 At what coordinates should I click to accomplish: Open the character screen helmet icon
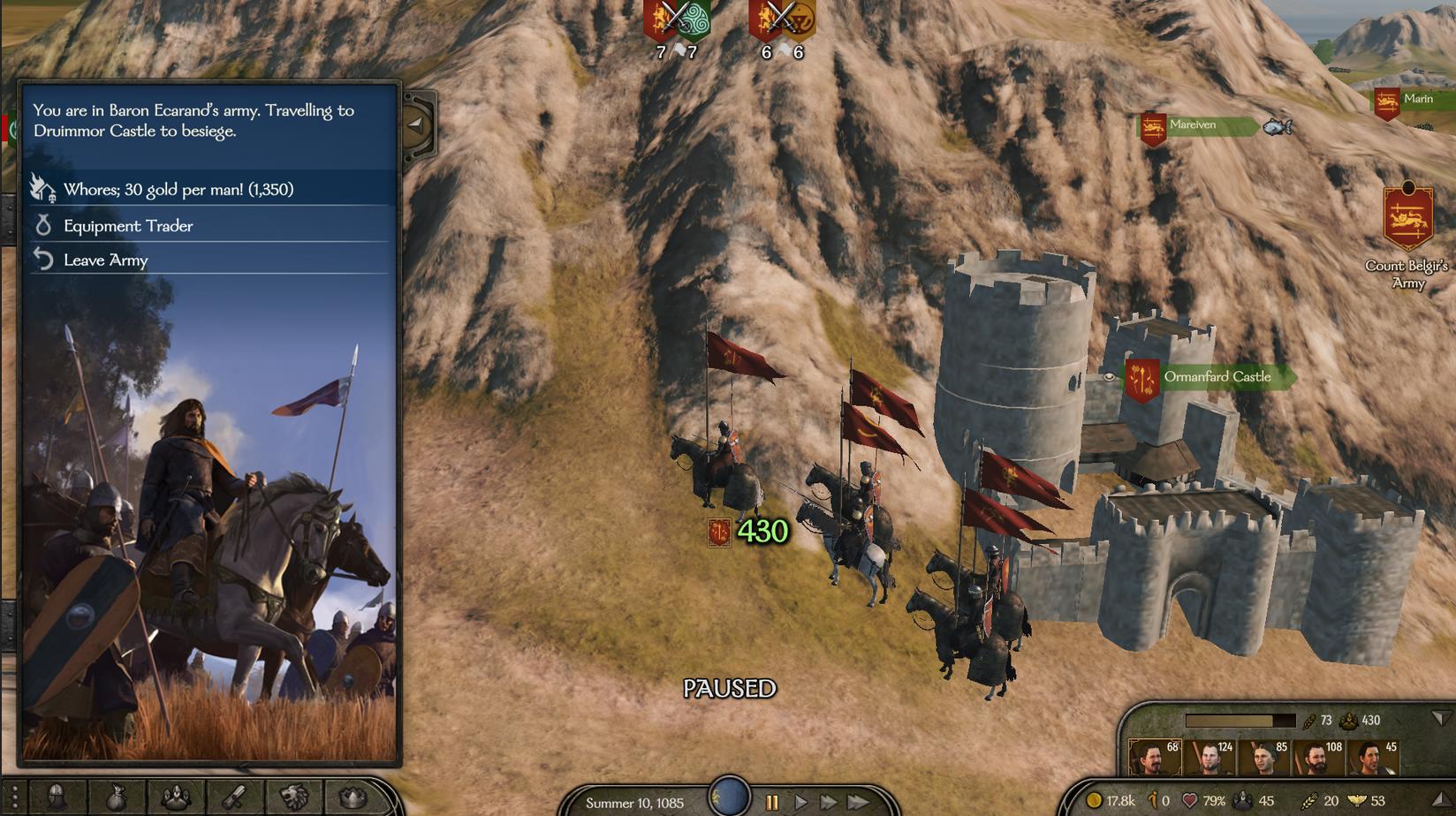pos(57,797)
